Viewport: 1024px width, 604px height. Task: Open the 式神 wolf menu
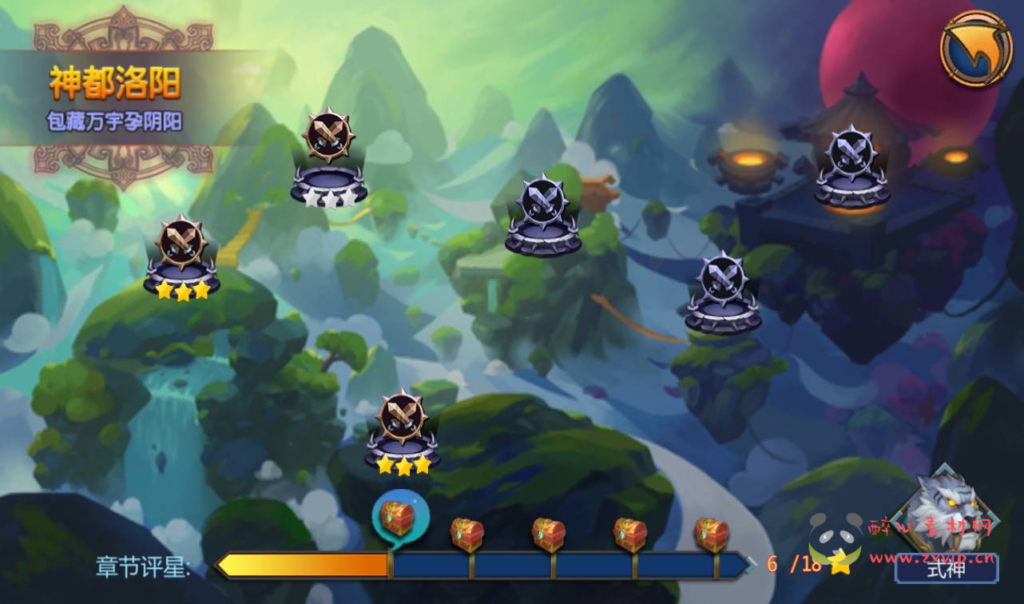944,525
